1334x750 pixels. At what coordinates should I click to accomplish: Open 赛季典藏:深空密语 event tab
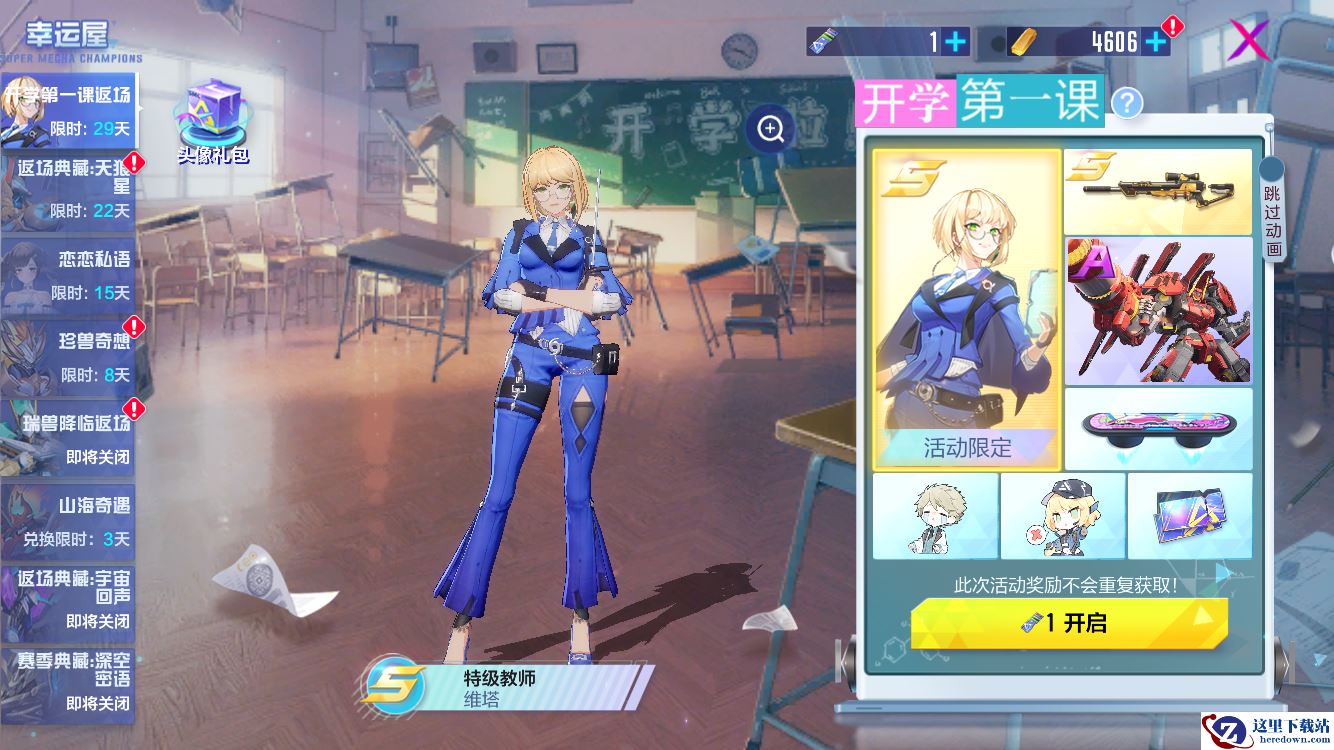point(68,684)
